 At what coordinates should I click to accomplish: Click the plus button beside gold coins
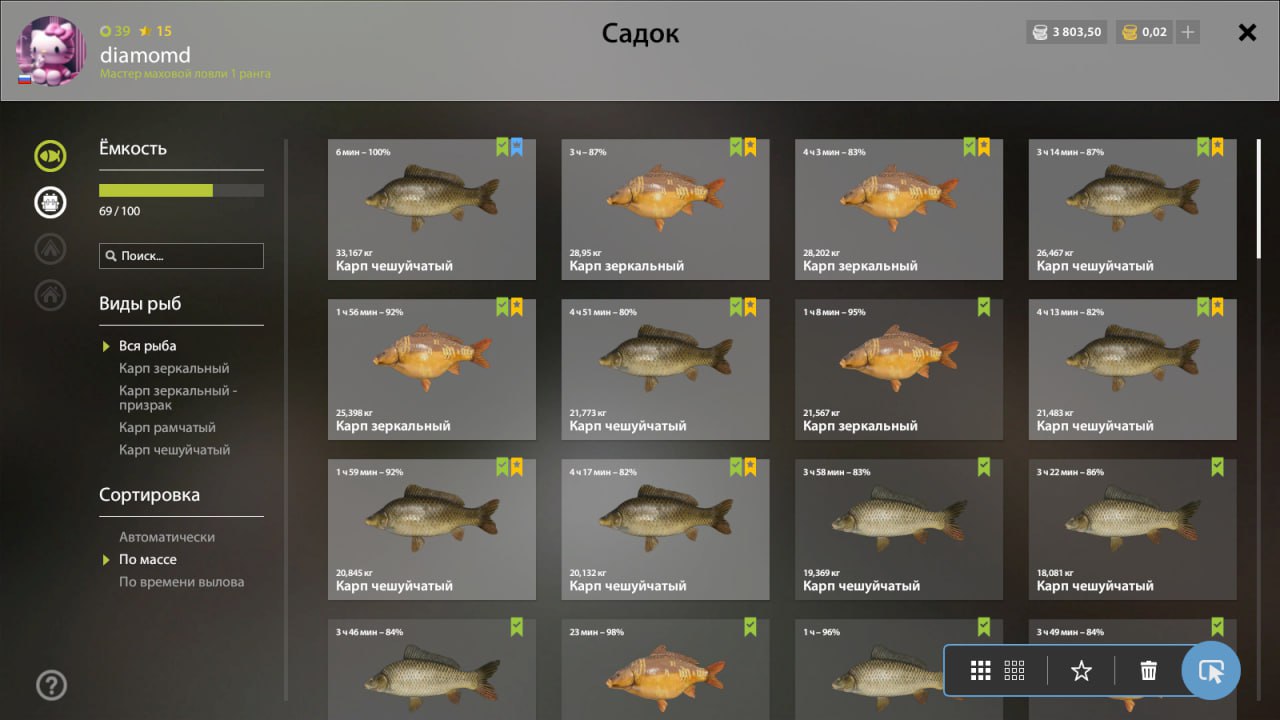[1188, 32]
